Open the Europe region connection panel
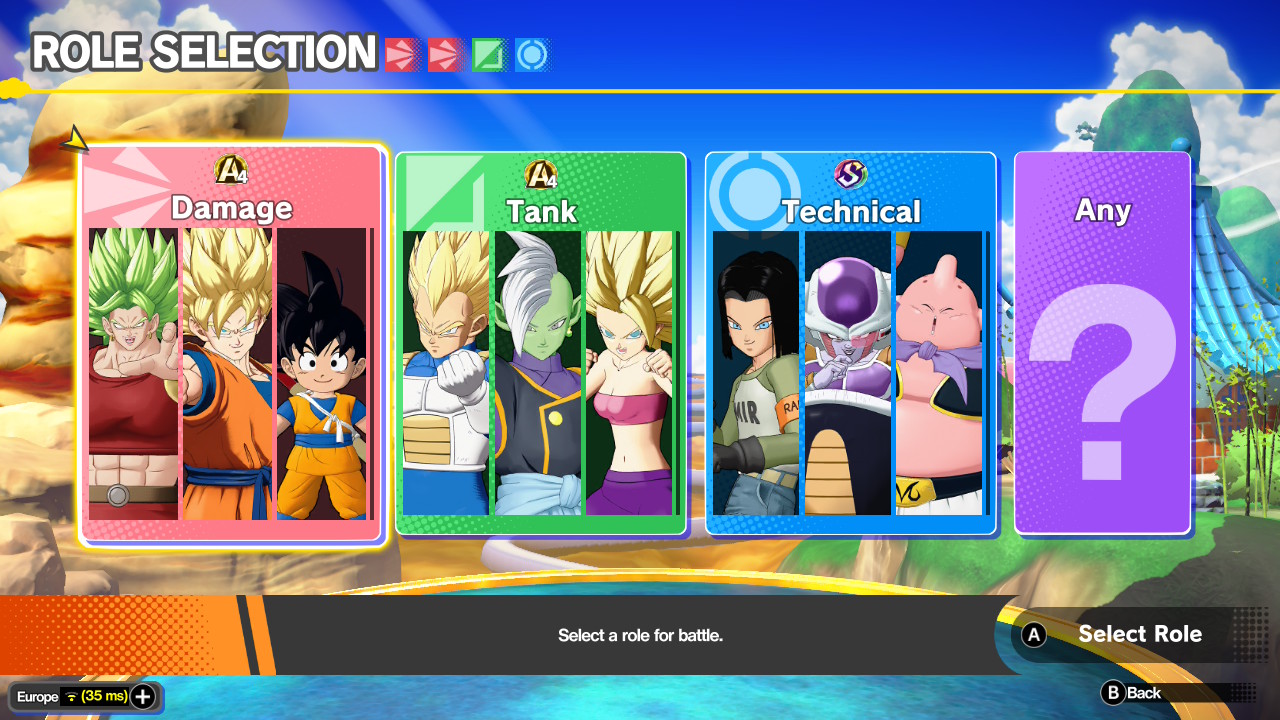This screenshot has height=720, width=1280. click(85, 697)
